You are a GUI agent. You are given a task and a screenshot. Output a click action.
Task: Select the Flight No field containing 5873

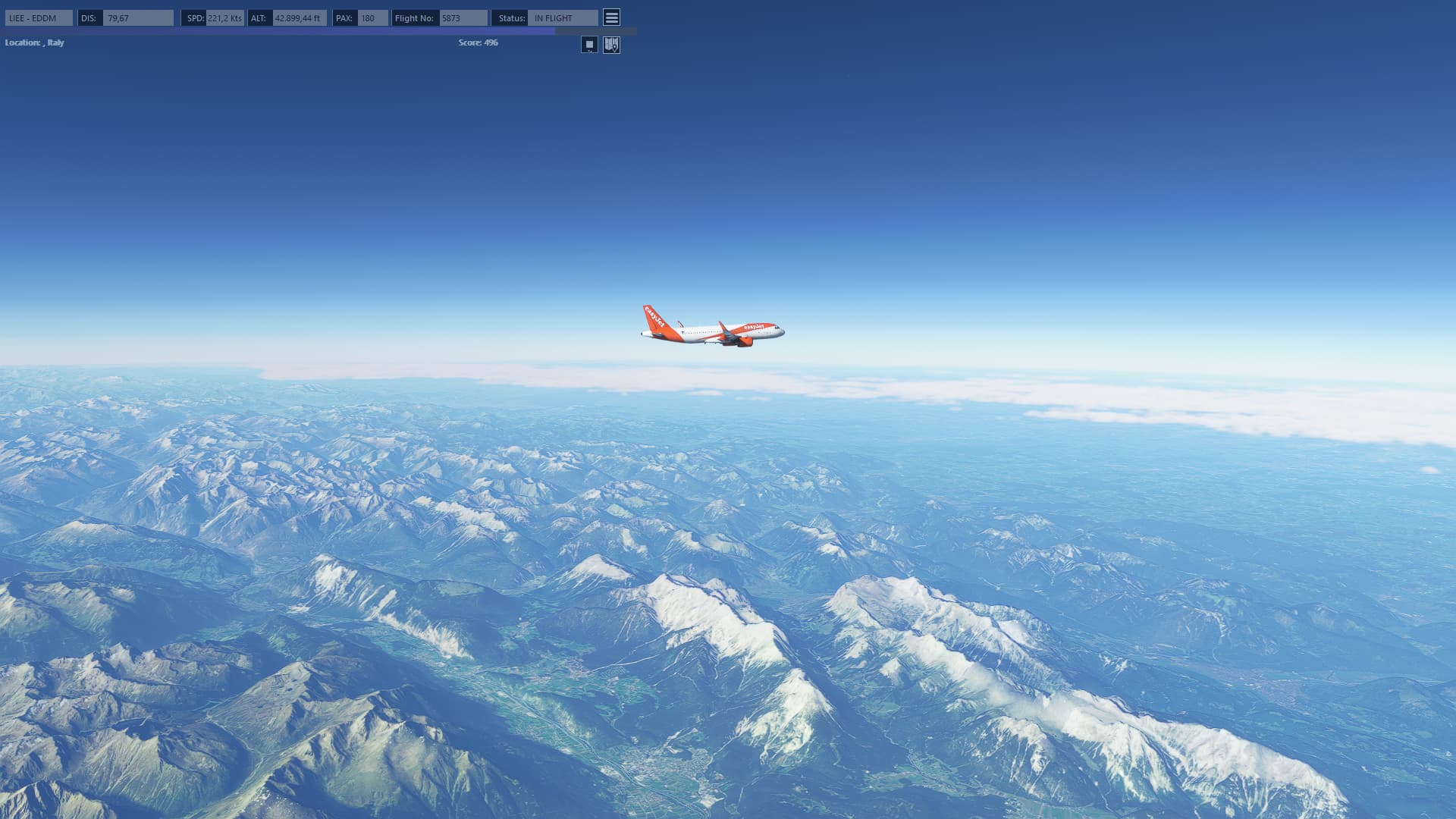pyautogui.click(x=463, y=17)
